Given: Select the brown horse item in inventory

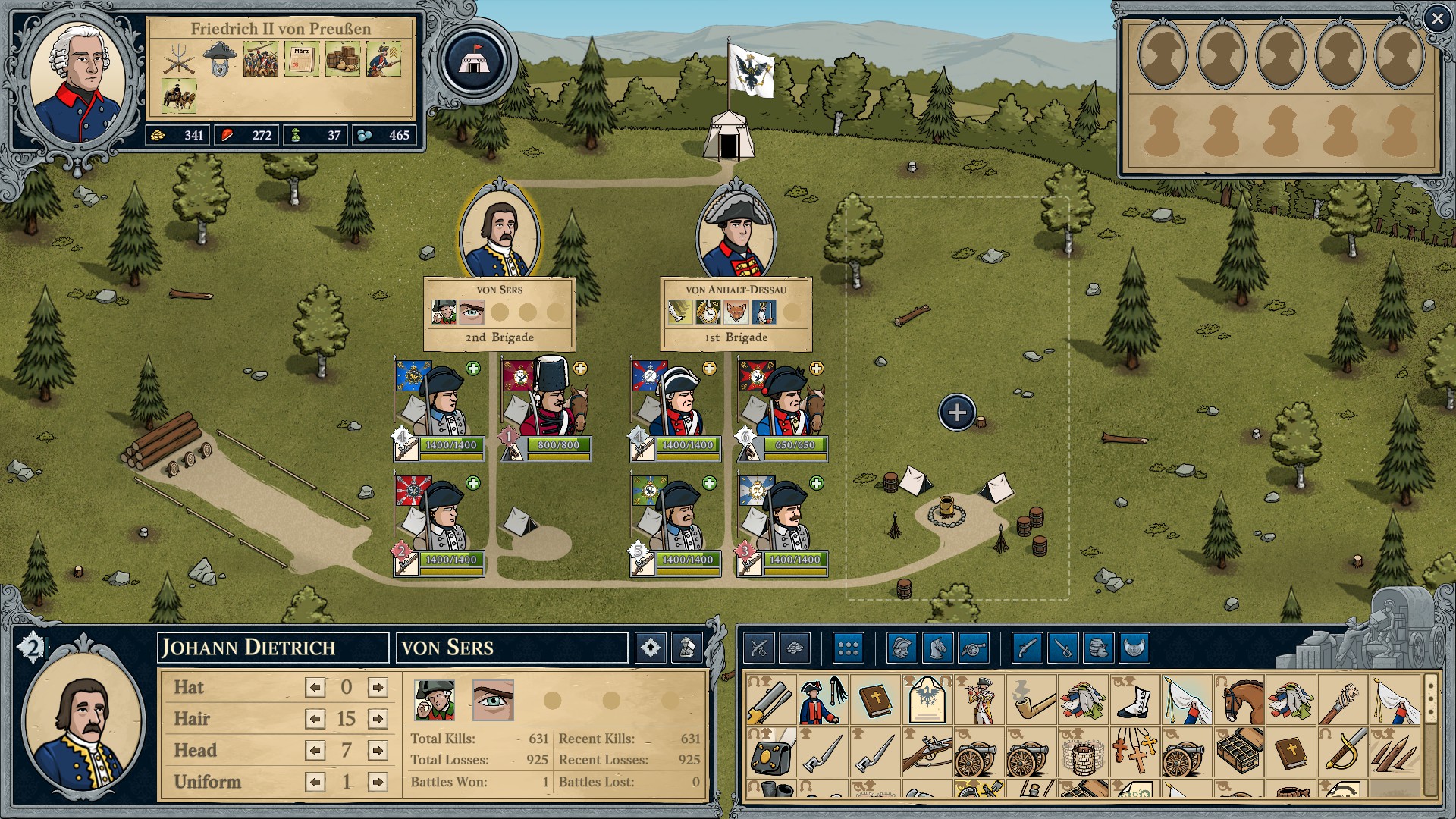Looking at the screenshot, I should [x=1241, y=700].
